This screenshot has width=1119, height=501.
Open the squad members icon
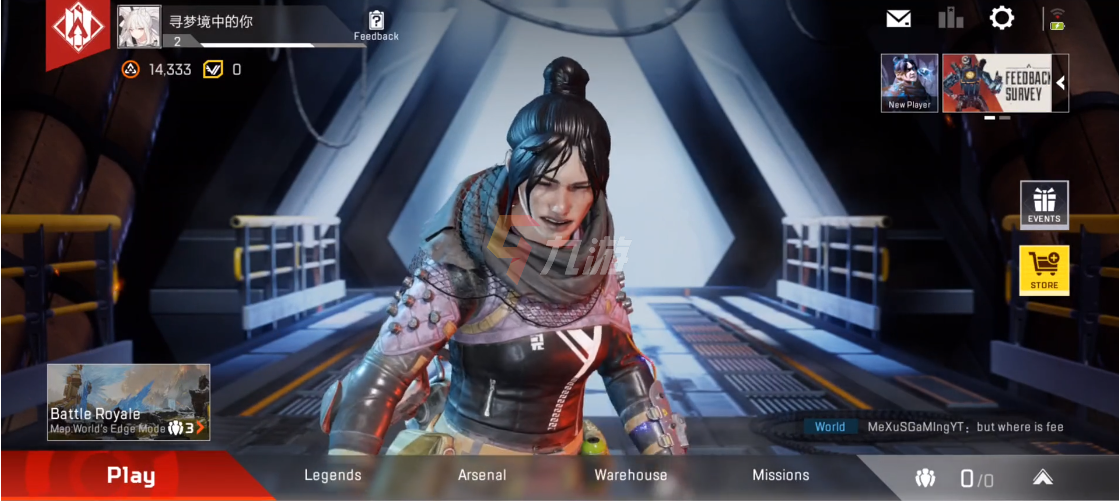(x=925, y=479)
